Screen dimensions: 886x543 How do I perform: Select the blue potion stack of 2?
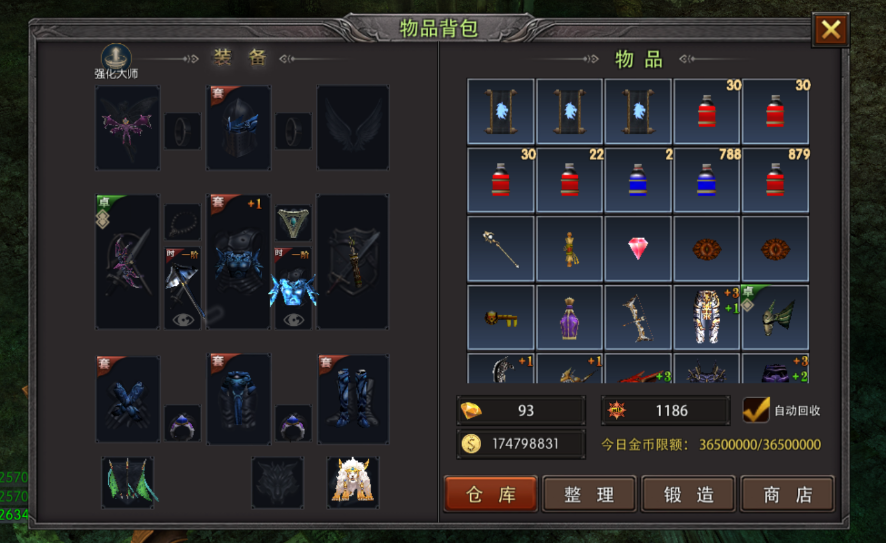pyautogui.click(x=638, y=181)
